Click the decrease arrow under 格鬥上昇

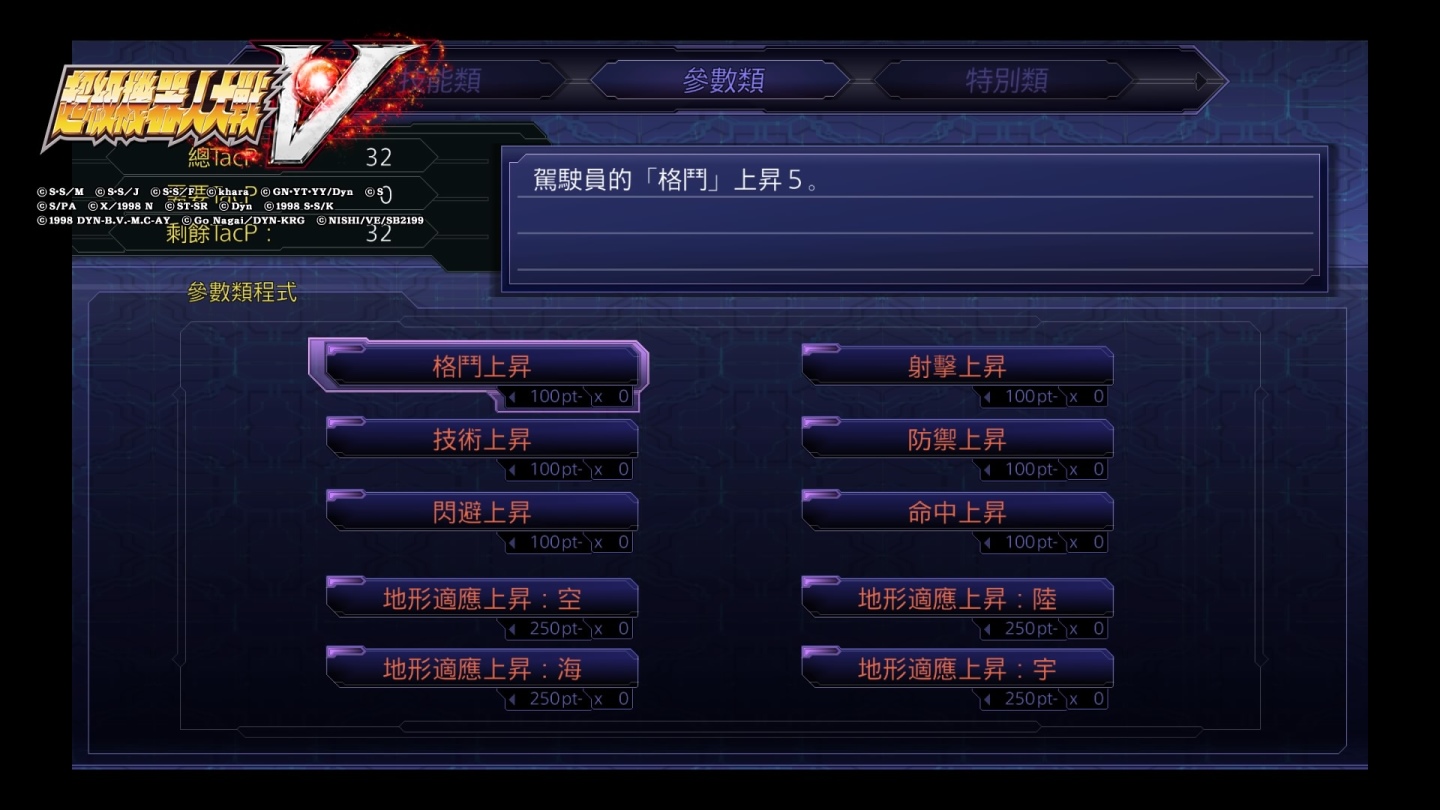pos(512,396)
